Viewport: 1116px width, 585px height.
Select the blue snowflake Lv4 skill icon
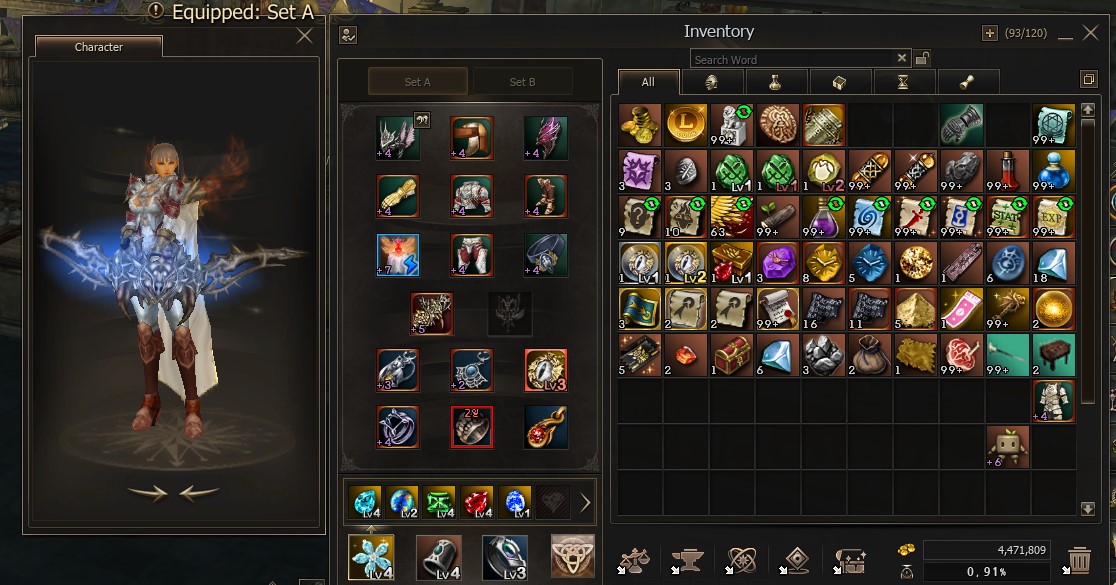coord(371,557)
